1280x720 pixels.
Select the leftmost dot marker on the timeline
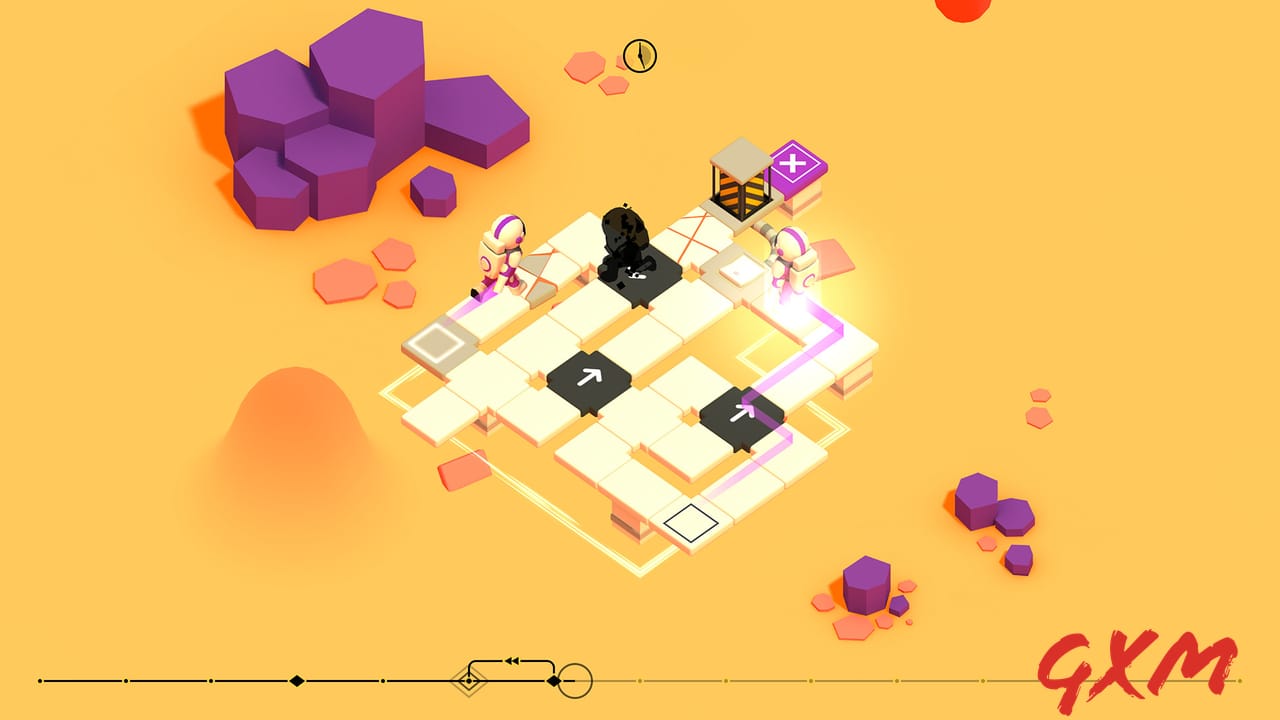(x=38, y=681)
